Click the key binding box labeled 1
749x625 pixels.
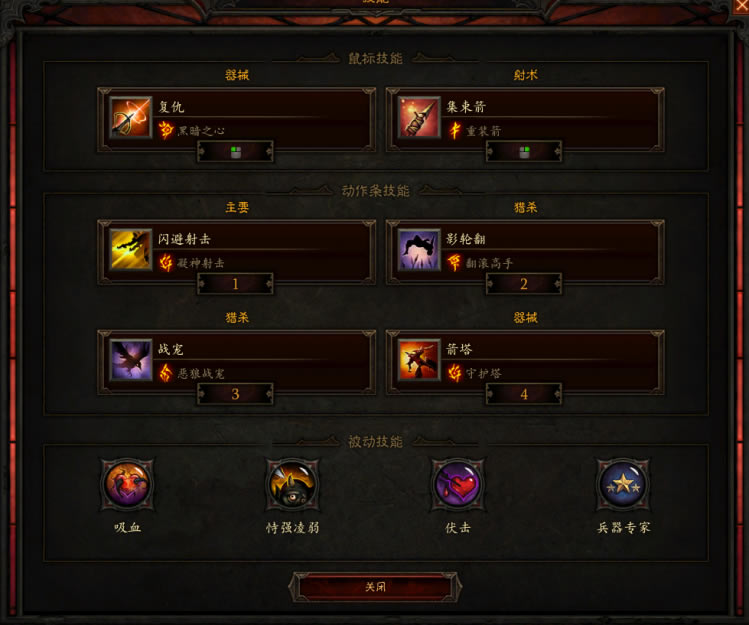235,284
